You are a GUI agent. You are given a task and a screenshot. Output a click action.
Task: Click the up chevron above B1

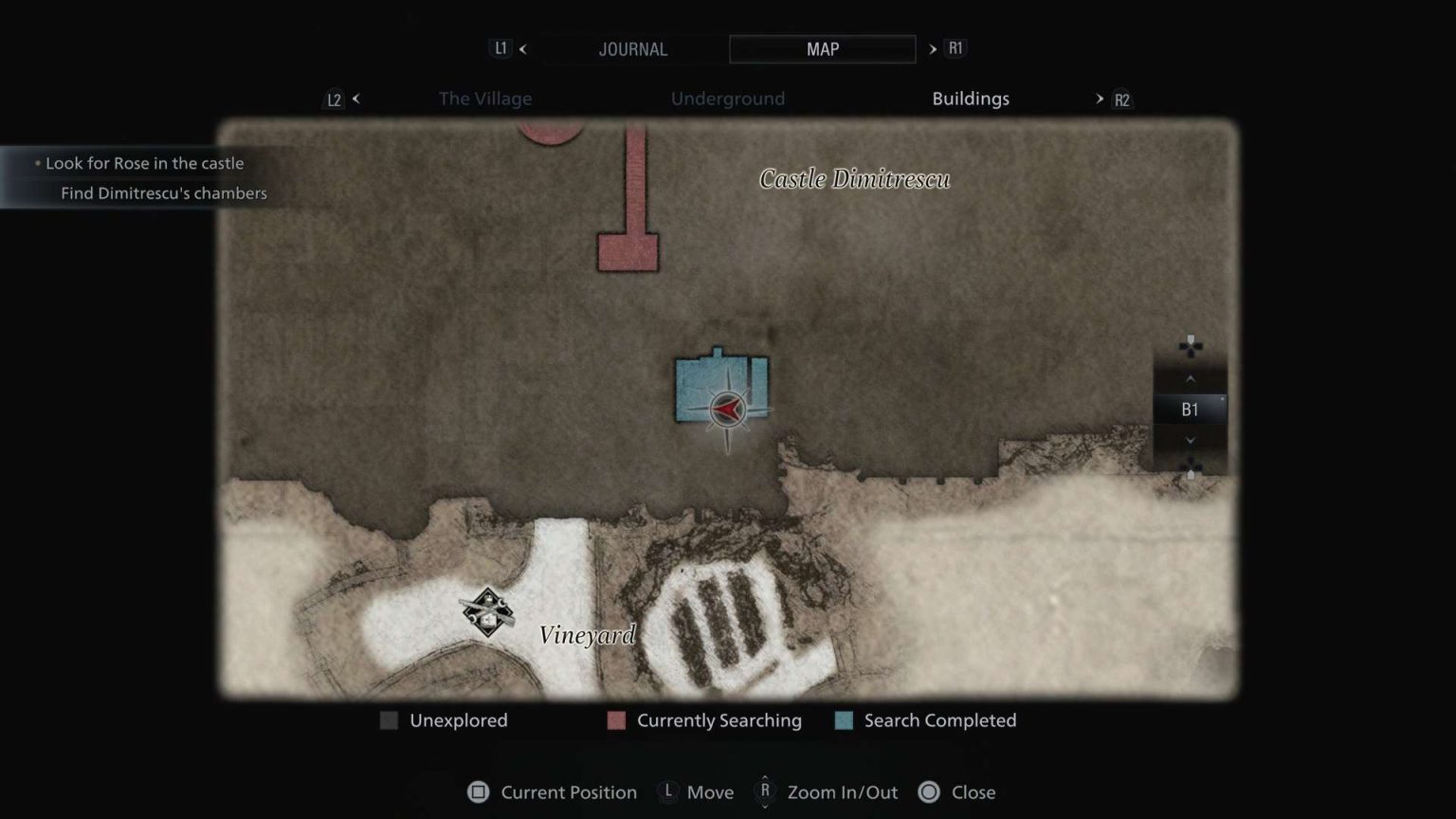pos(1191,378)
